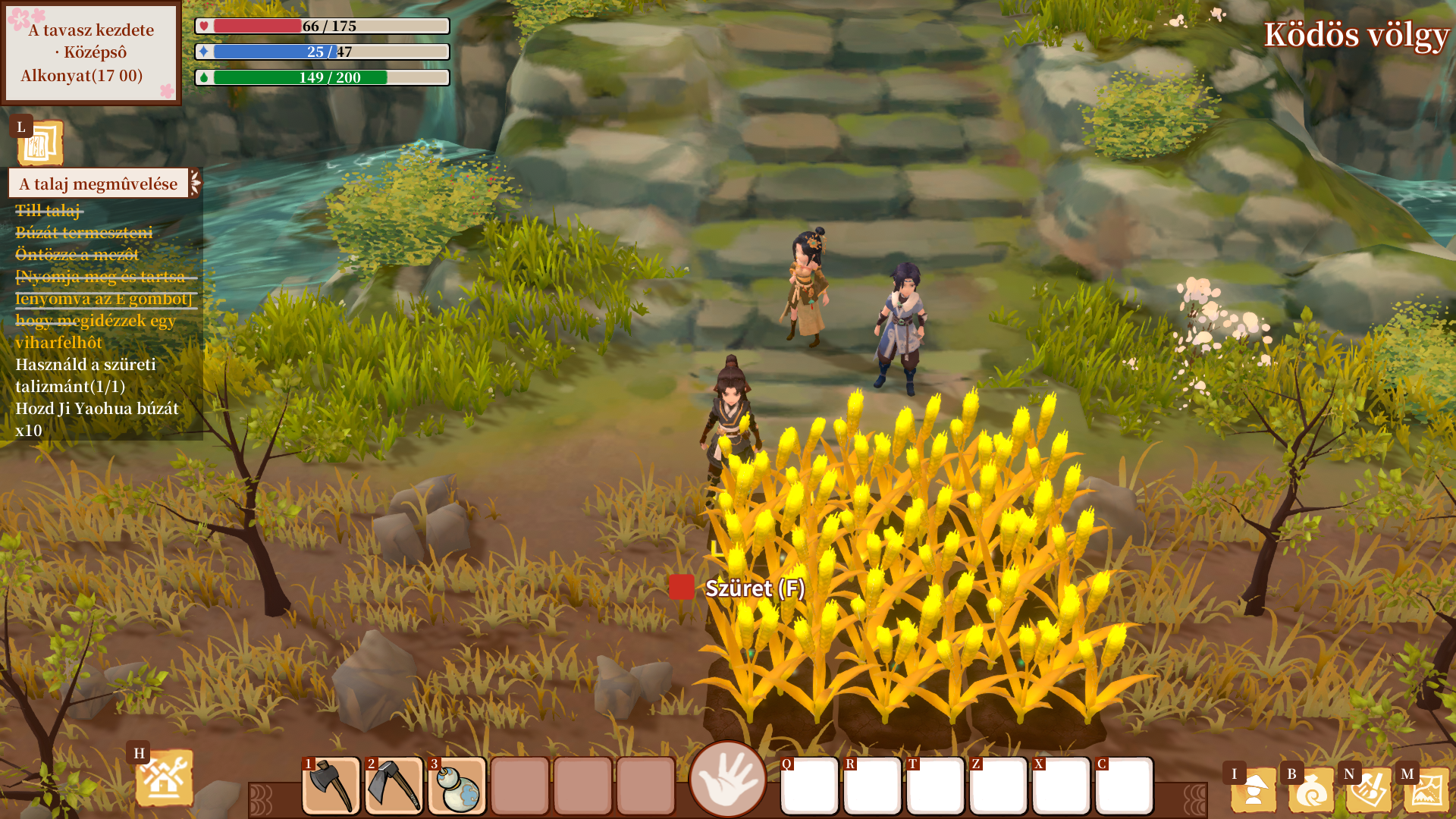Click the open hand action button

coord(727,780)
